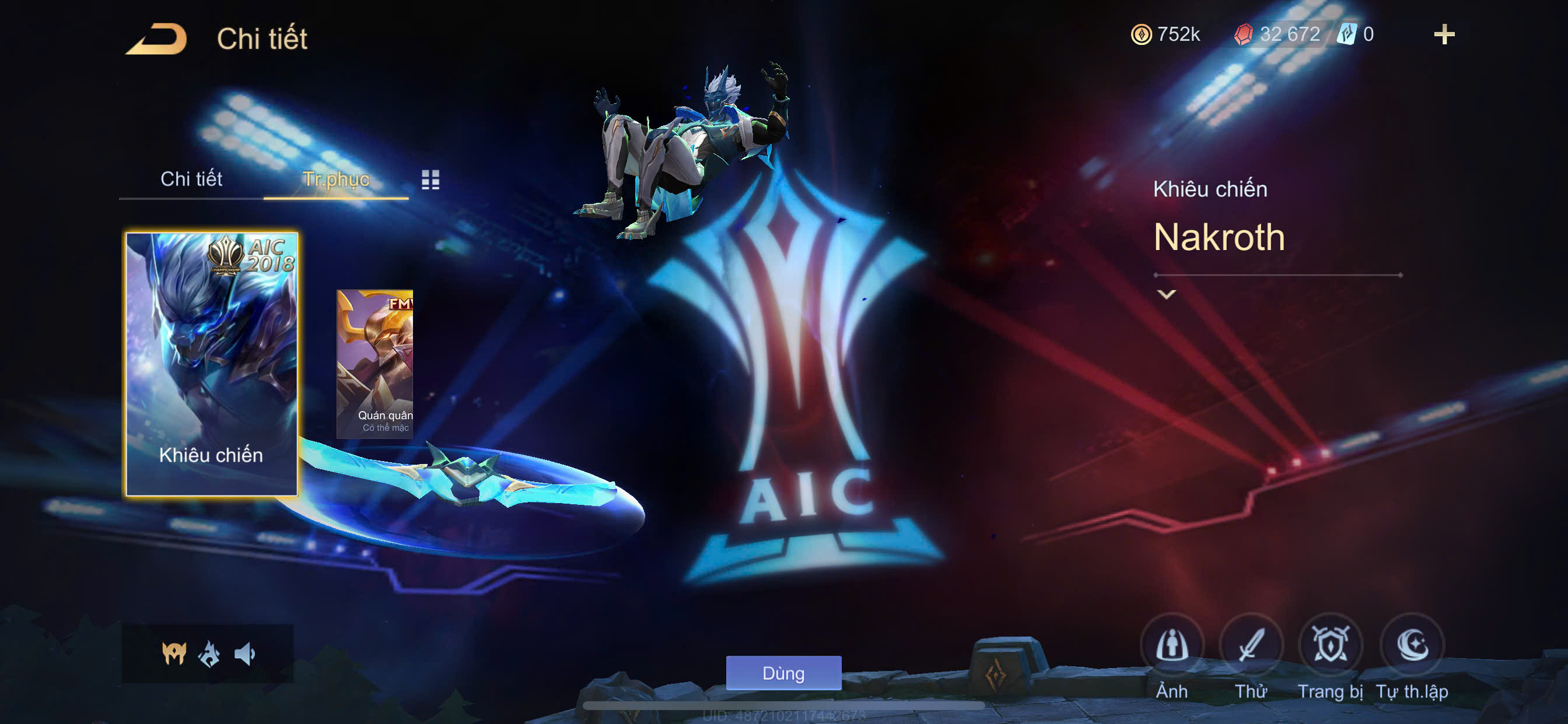Viewport: 1568px width, 724px height.
Task: Switch to the Chi tiết tab
Action: coord(191,179)
